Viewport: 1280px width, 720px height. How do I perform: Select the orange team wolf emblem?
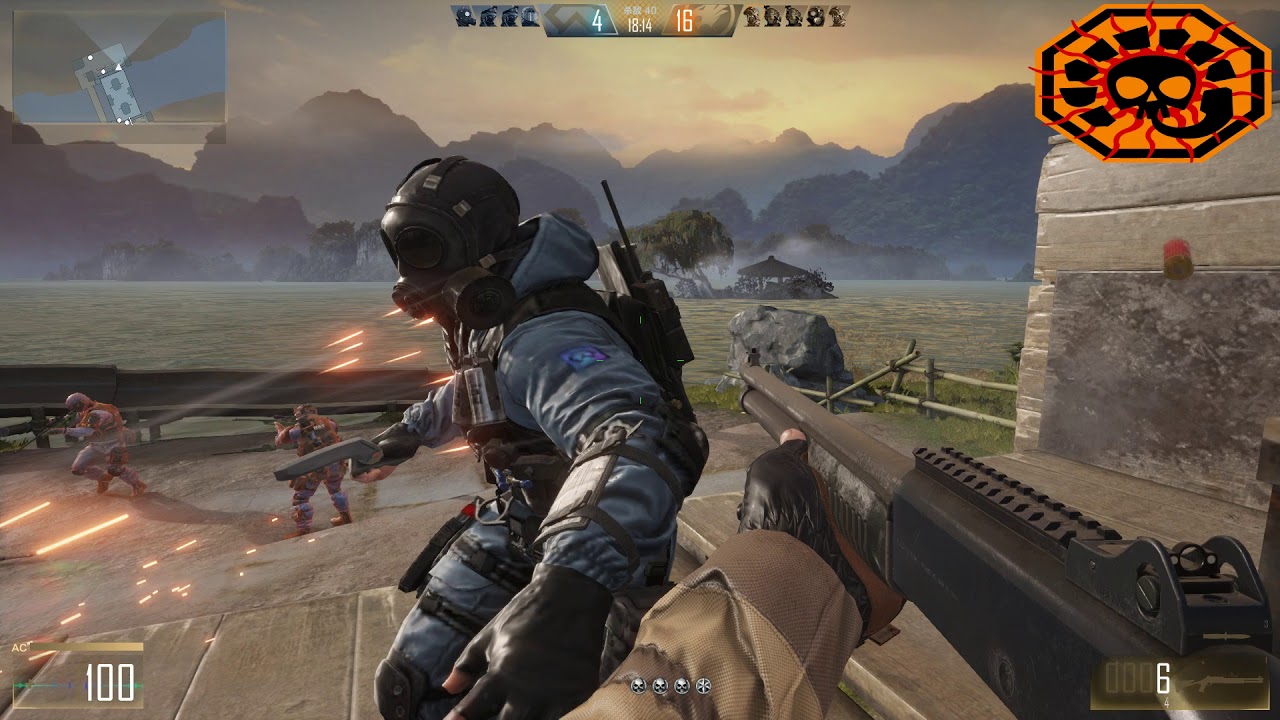tap(715, 19)
